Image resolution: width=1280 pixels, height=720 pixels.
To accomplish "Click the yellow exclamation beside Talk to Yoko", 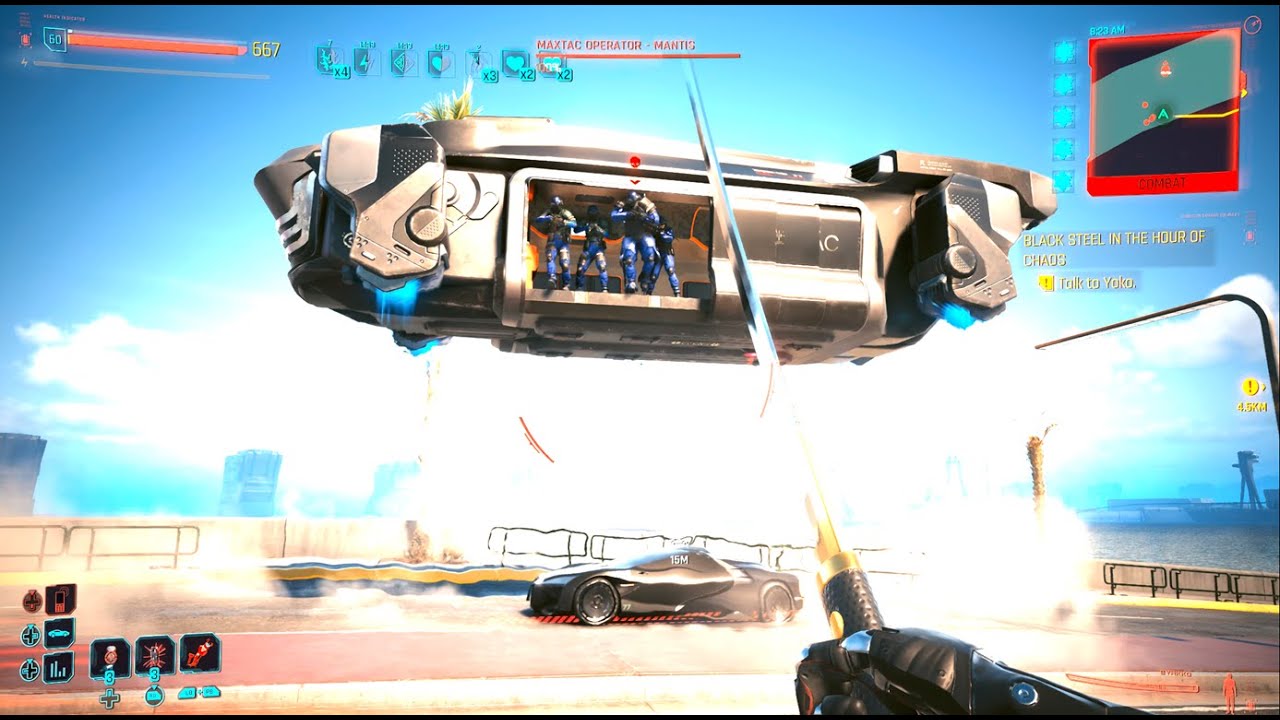I will click(x=1046, y=281).
